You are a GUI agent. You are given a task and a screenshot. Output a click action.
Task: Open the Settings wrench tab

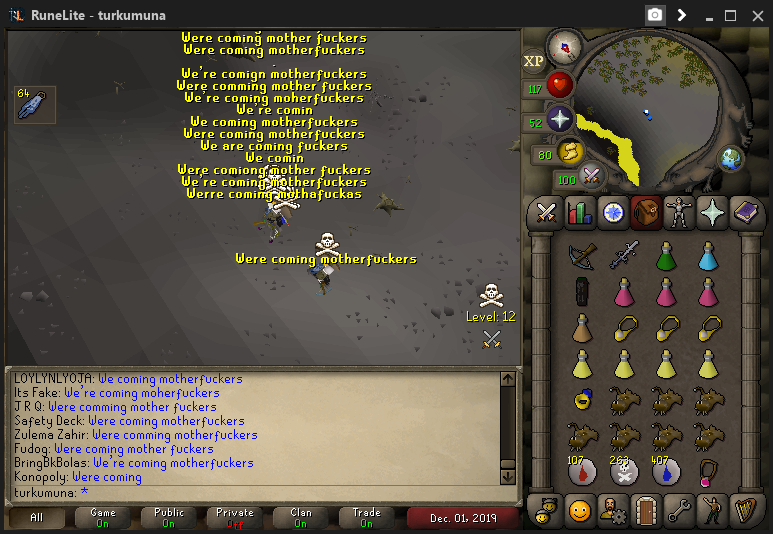(678, 510)
